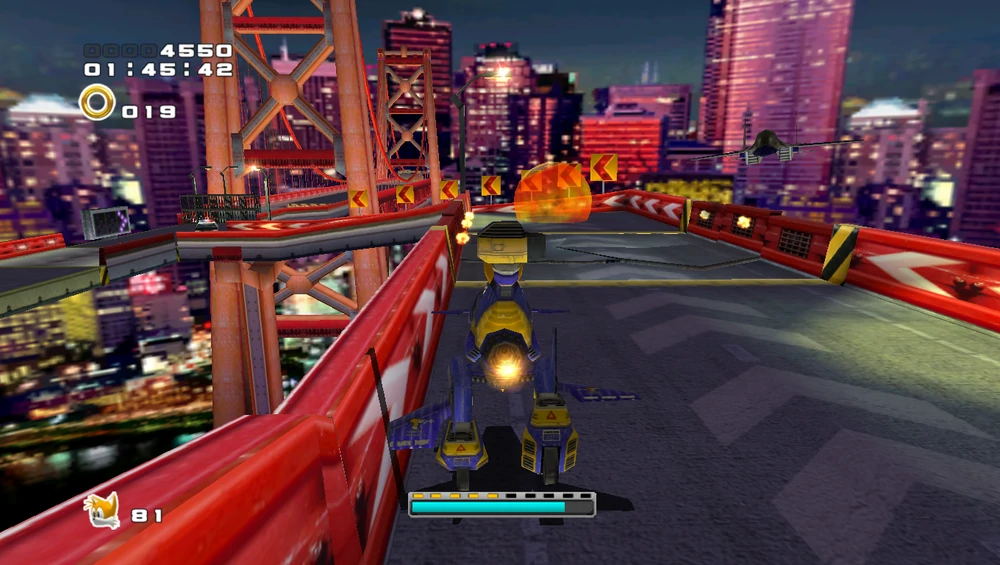Click the gold ring counter icon
Image resolution: width=1000 pixels, height=565 pixels.
coord(97,102)
